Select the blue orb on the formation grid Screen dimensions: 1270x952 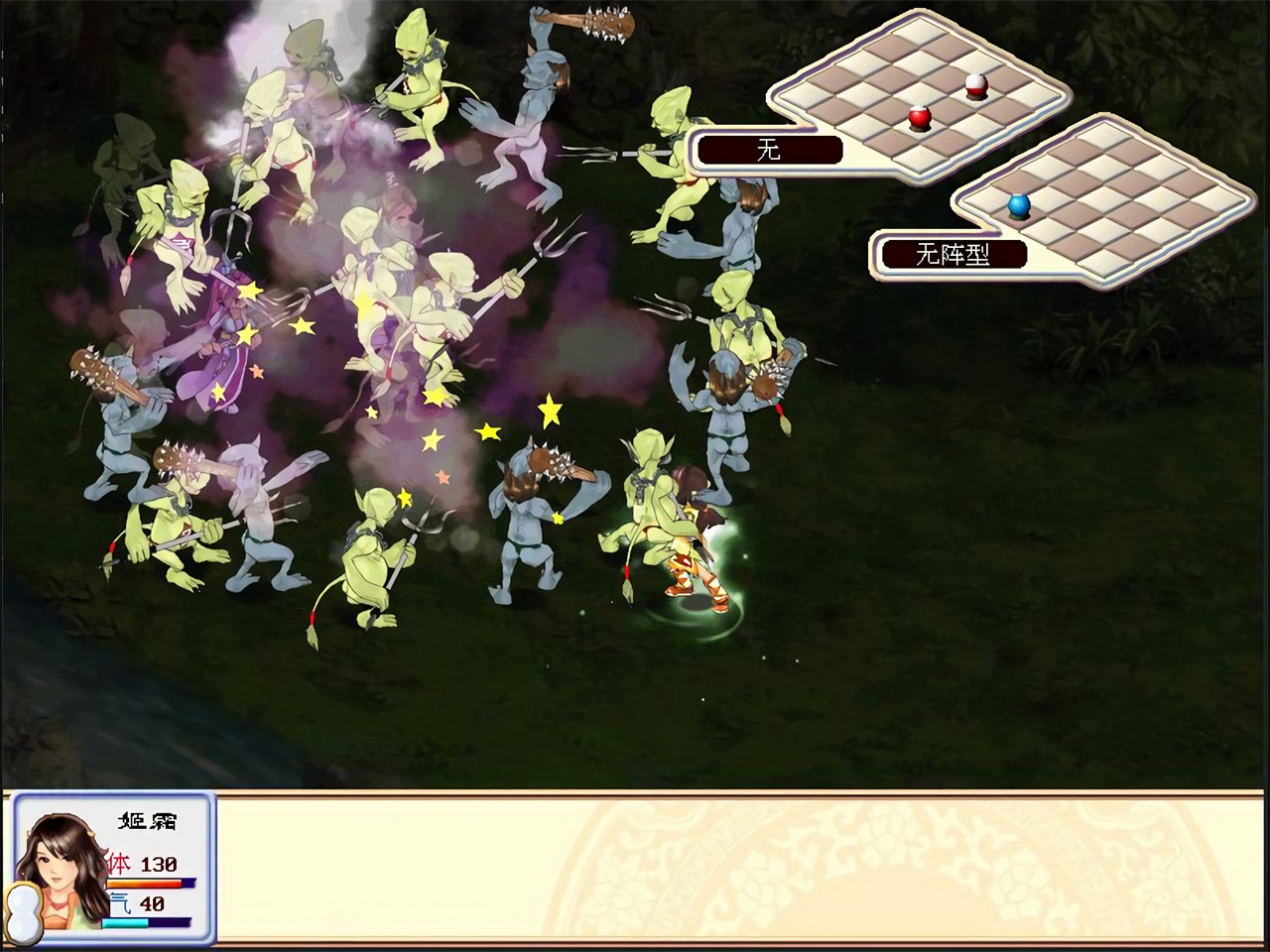click(x=1019, y=206)
